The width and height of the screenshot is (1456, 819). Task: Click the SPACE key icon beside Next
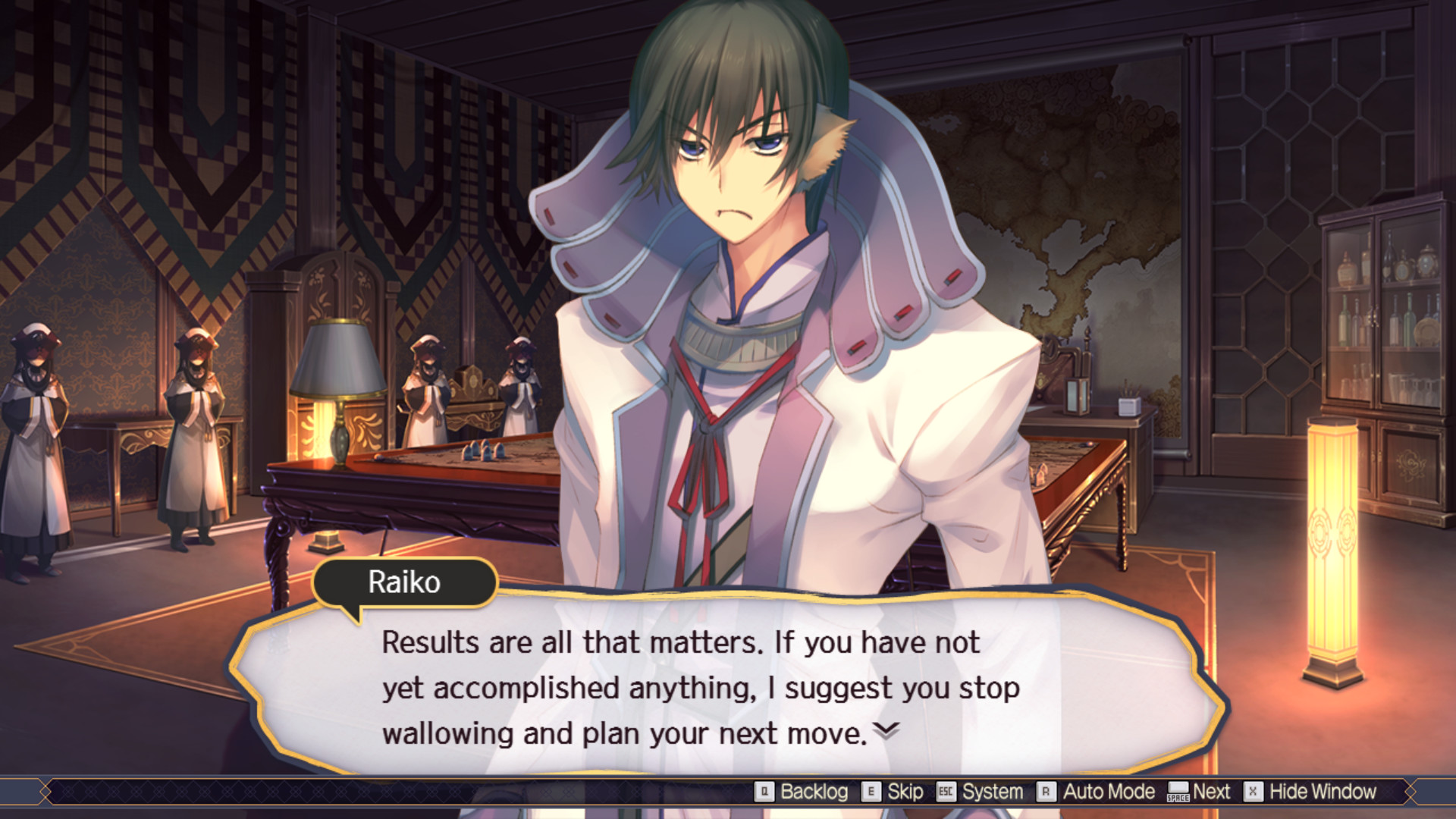pos(1178,792)
